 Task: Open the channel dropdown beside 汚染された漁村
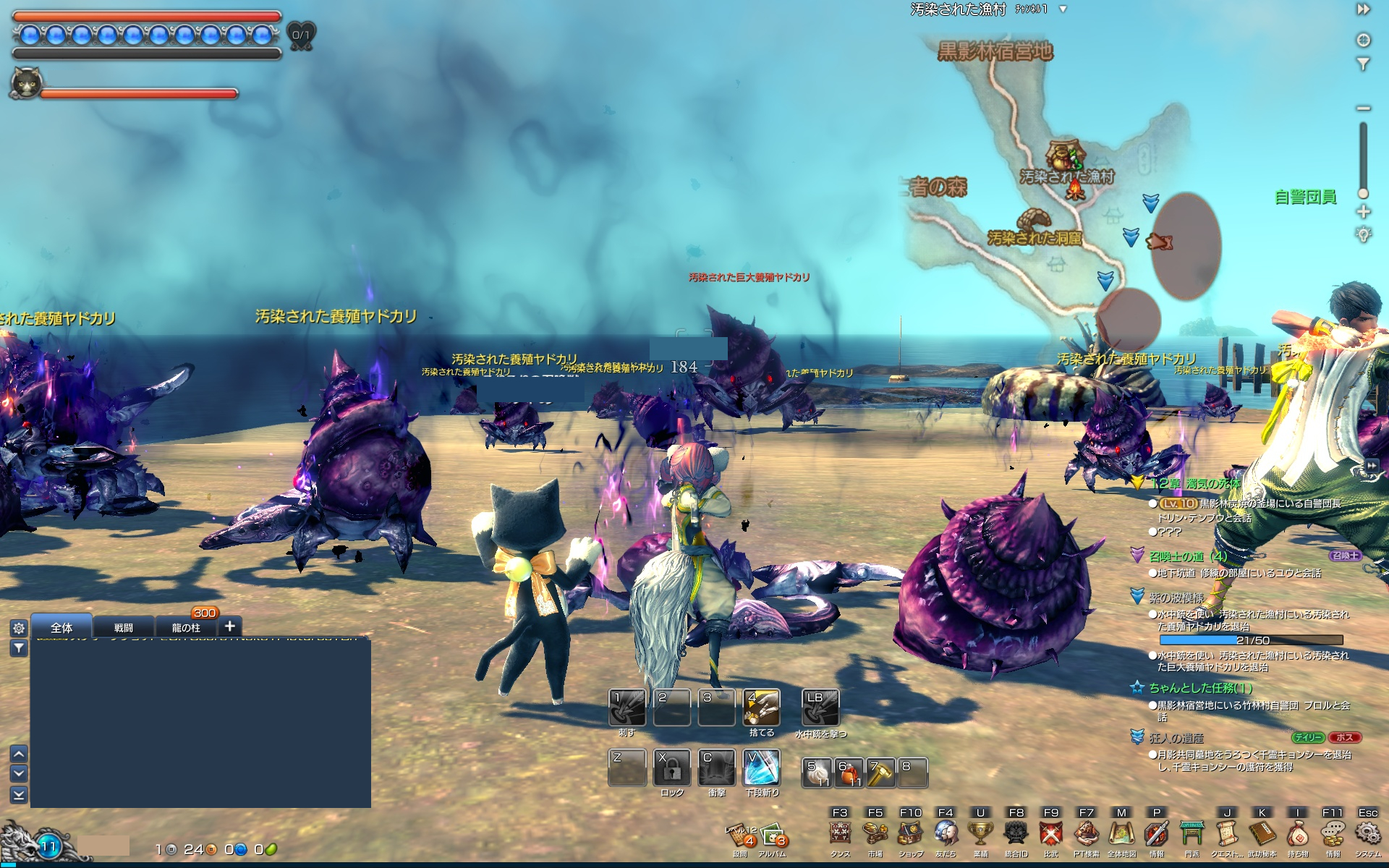1063,9
